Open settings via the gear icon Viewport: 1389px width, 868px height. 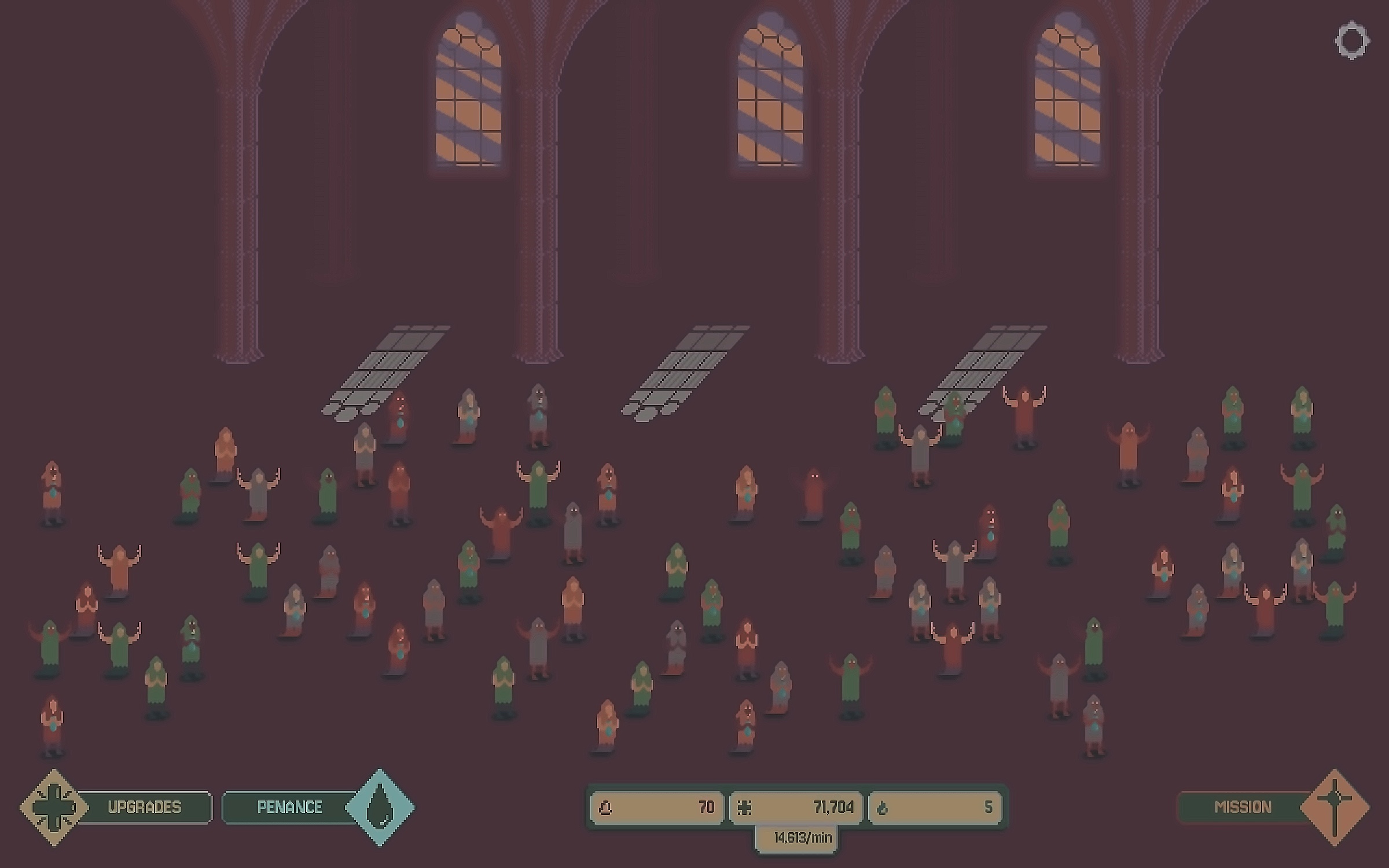click(x=1352, y=41)
